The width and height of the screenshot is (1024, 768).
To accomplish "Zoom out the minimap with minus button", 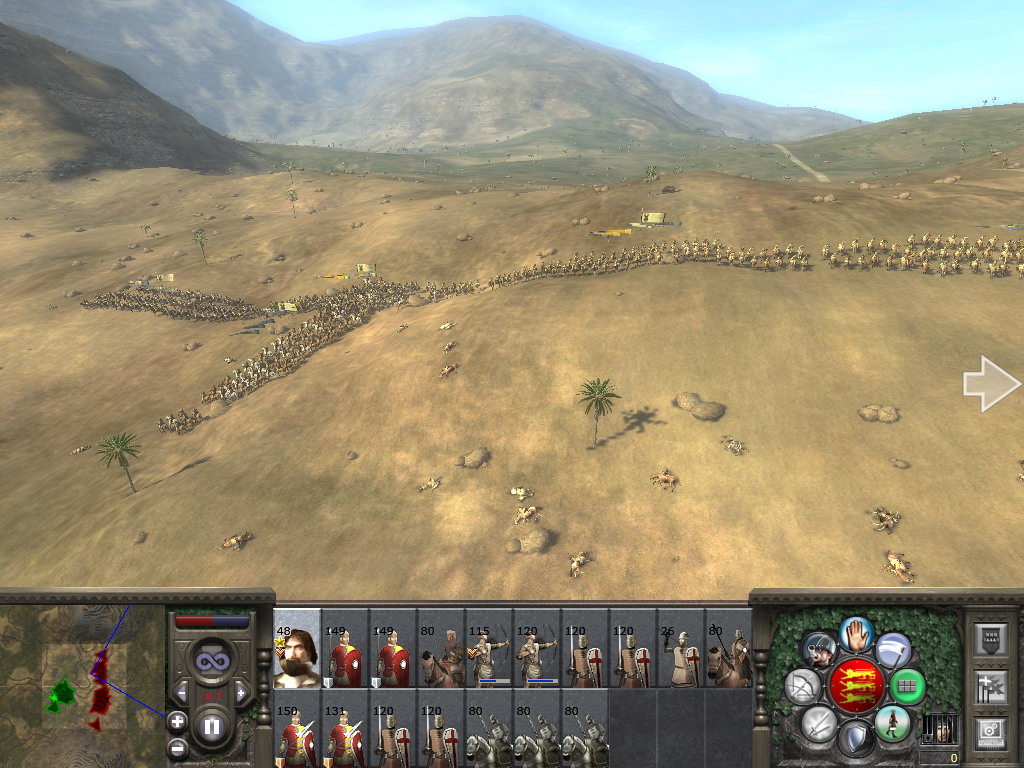I will 177,747.
